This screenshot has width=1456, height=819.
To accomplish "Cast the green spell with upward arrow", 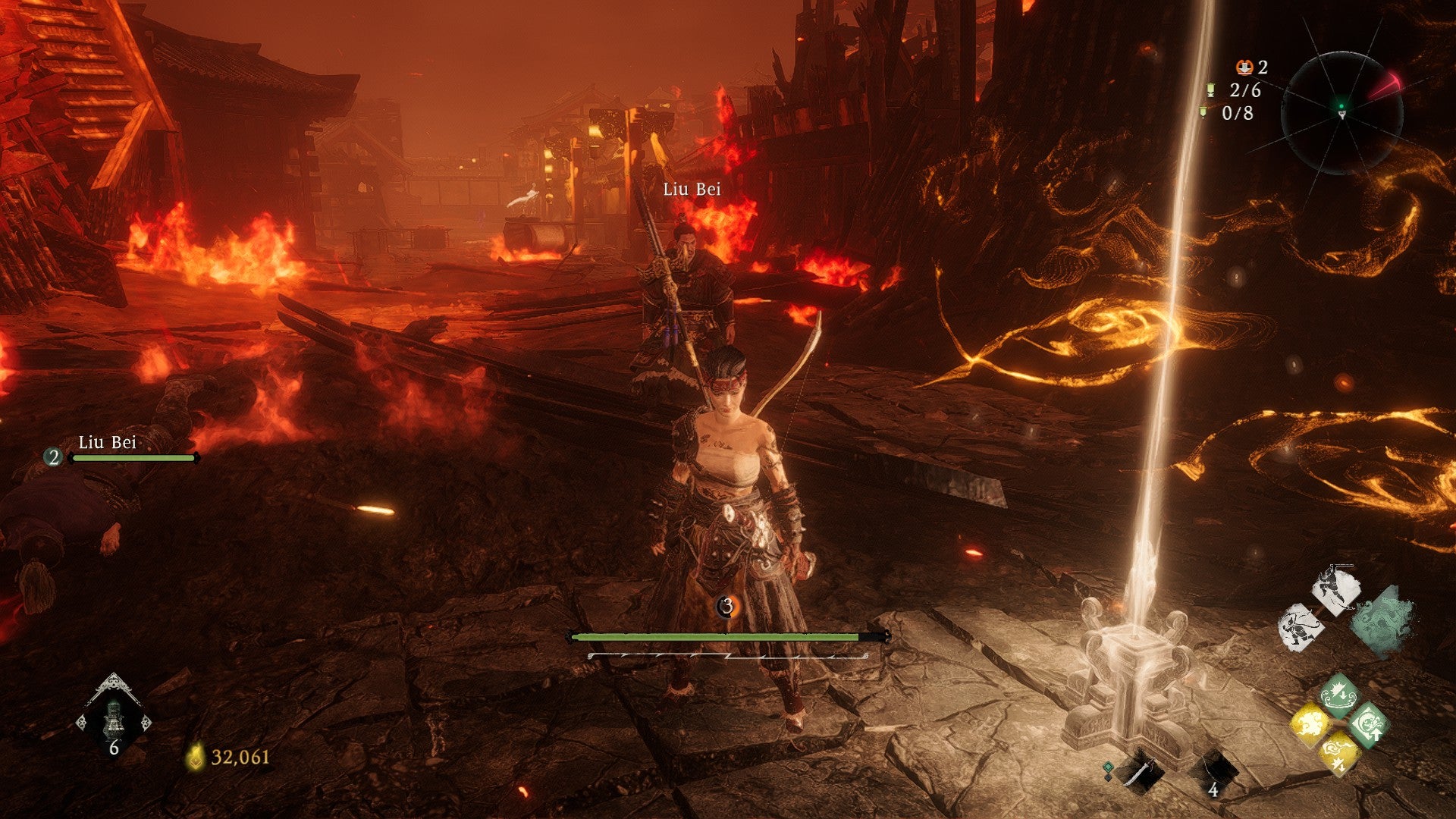I will point(1367,725).
